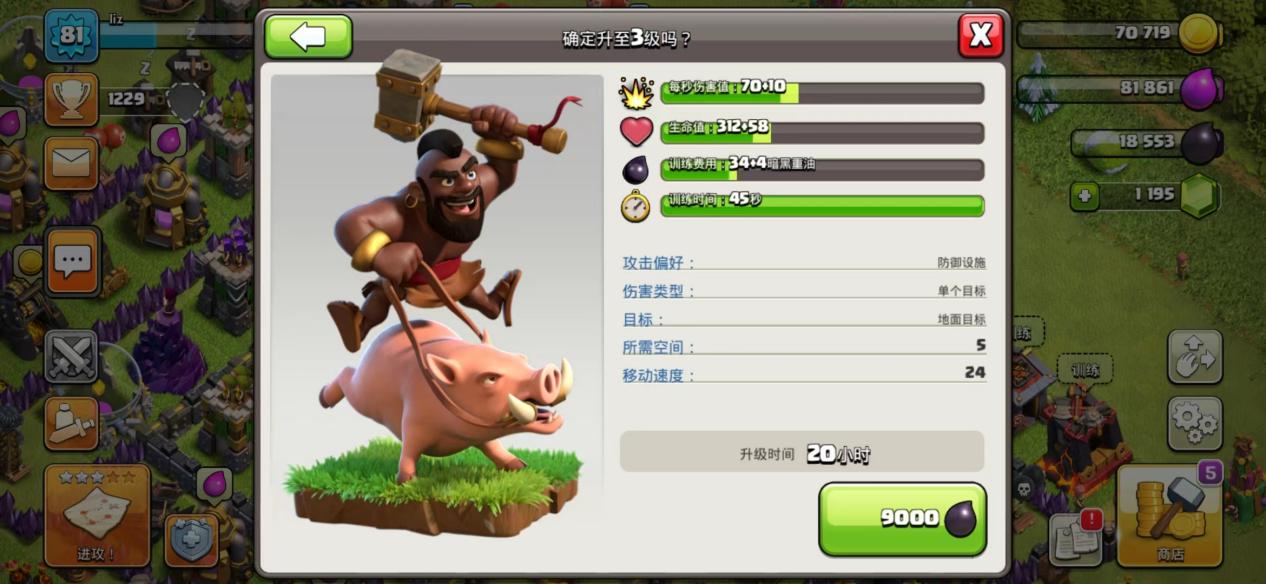The height and width of the screenshot is (584, 1266).
Task: Open the layout editor hand icon
Action: [x=1195, y=357]
